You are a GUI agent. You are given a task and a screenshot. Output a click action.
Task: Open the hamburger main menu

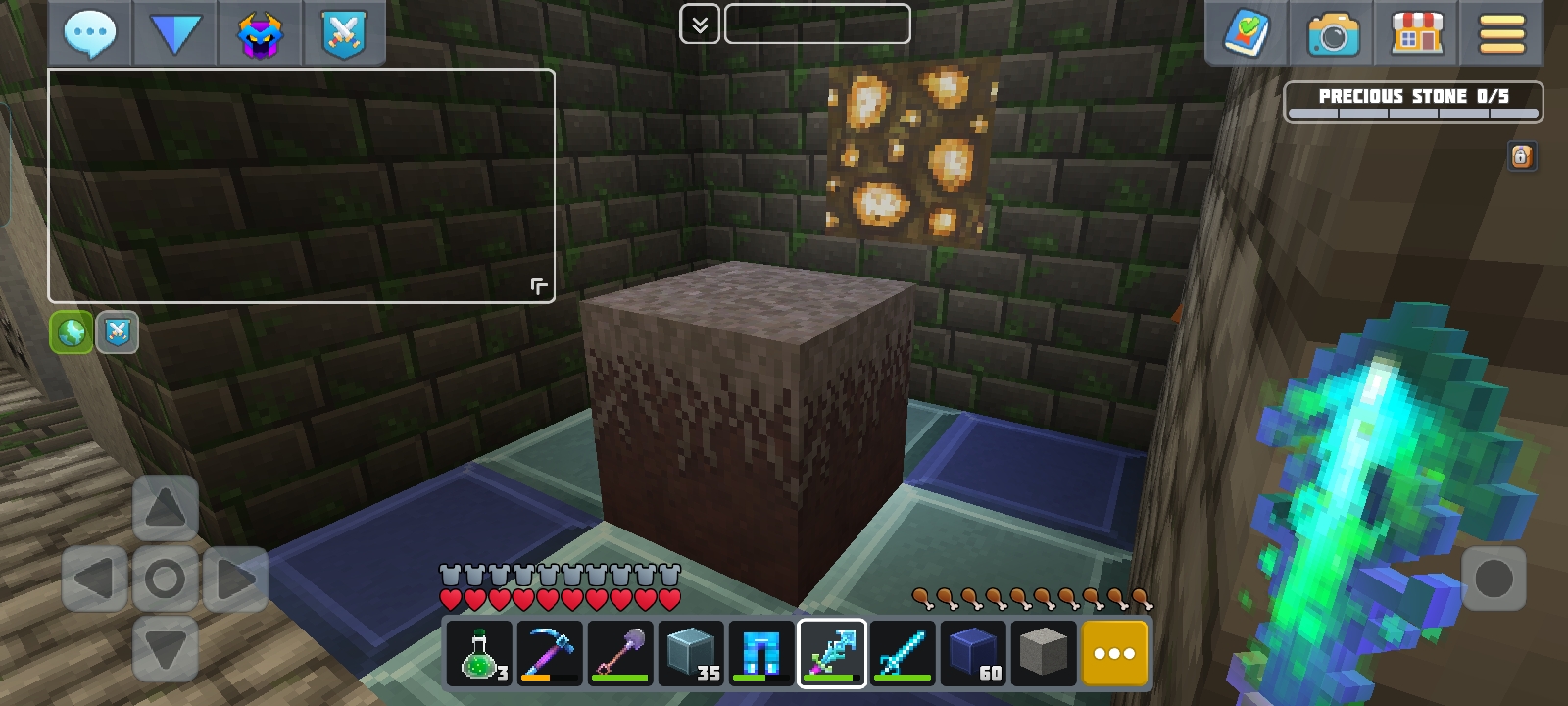tap(1501, 34)
